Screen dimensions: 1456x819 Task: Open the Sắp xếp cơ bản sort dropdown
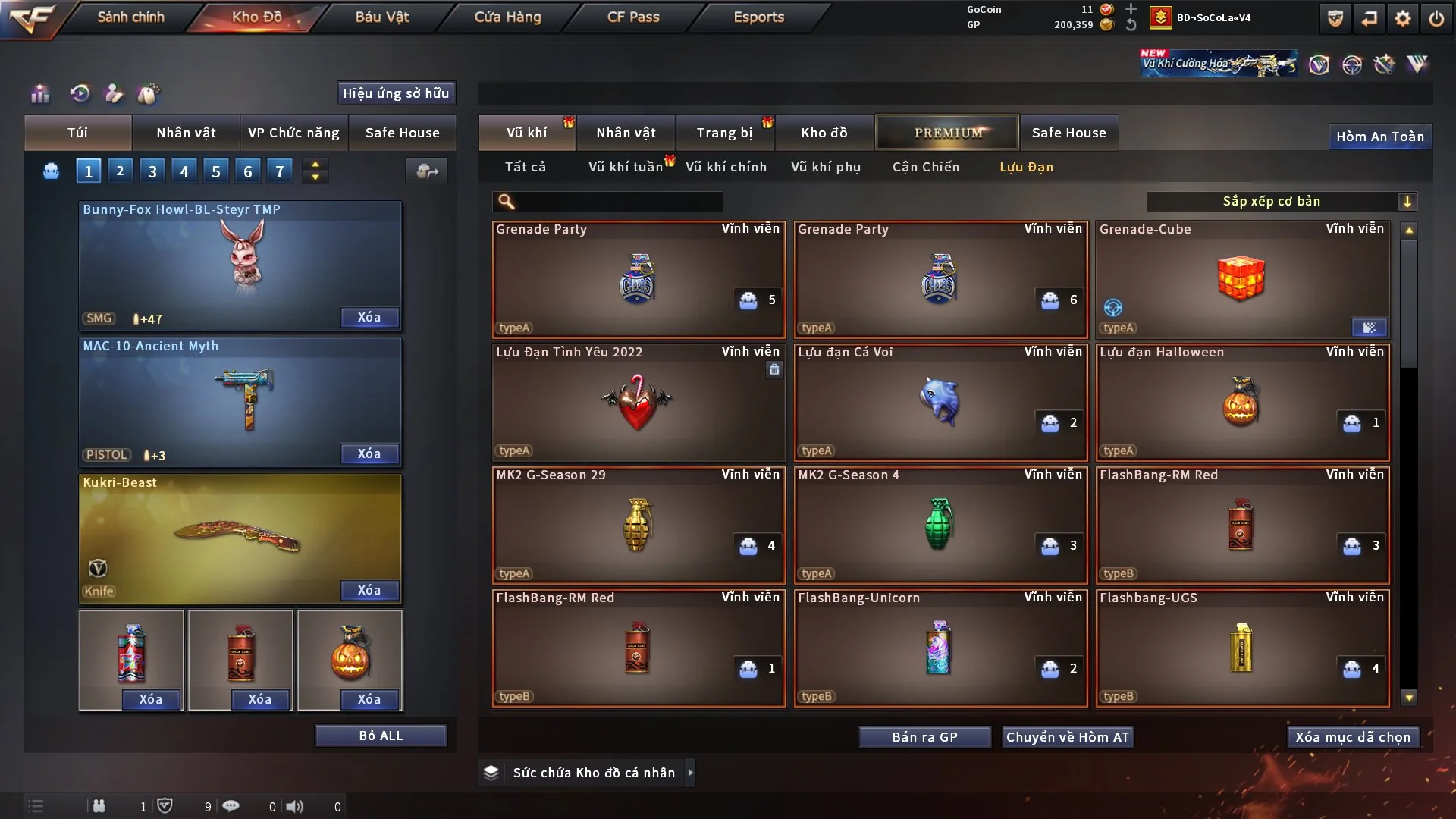1281,201
